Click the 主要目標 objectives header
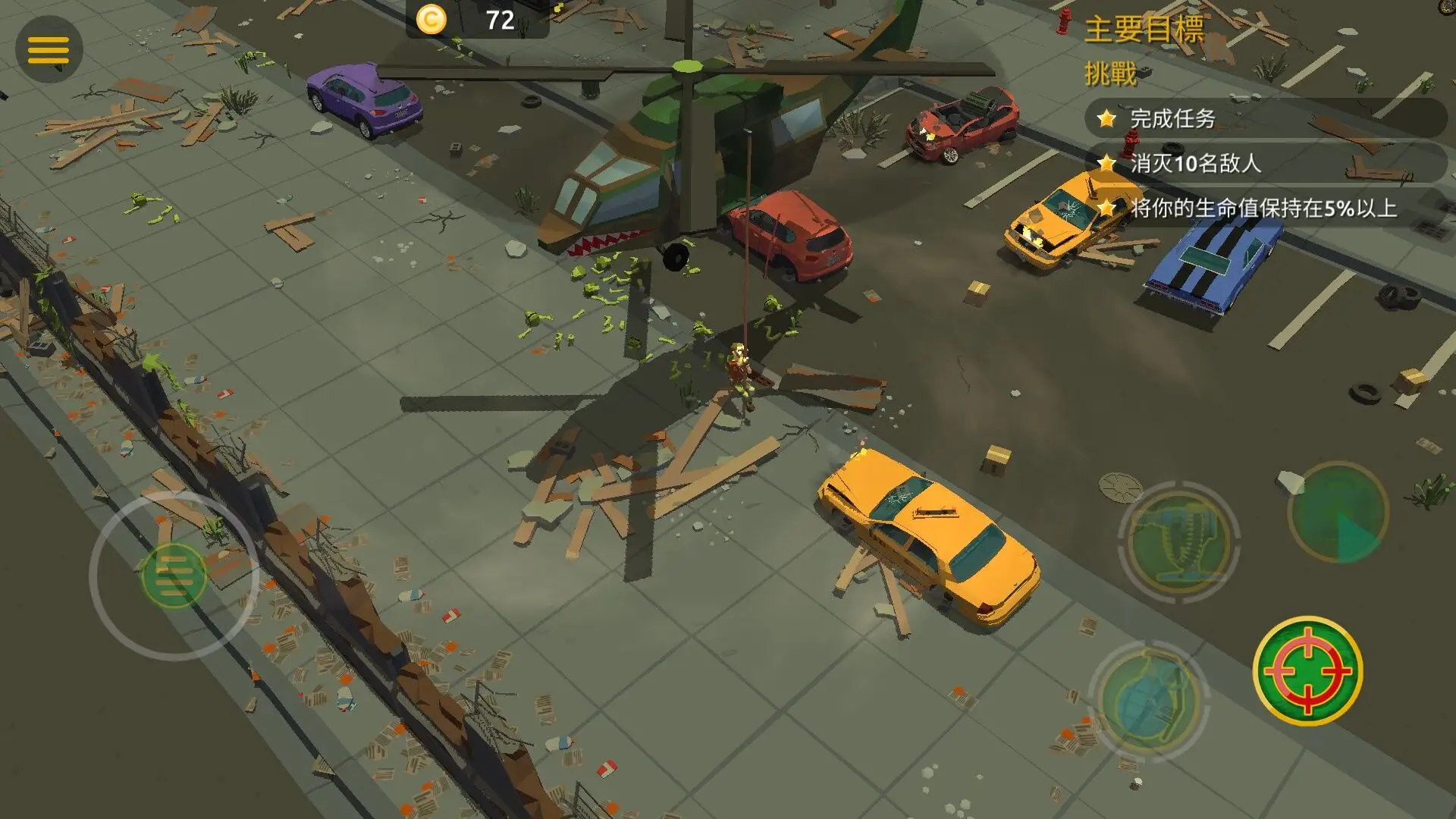The width and height of the screenshot is (1456, 819). pos(1144,30)
